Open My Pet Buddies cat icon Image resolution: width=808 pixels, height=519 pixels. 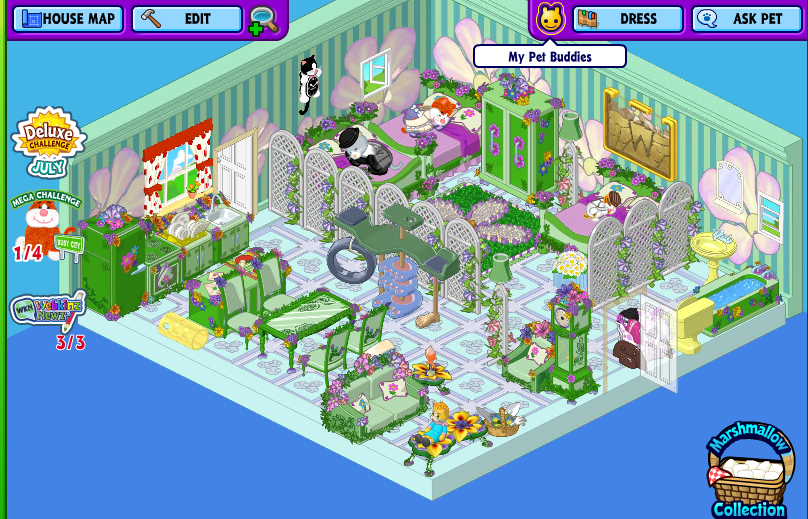(x=550, y=19)
